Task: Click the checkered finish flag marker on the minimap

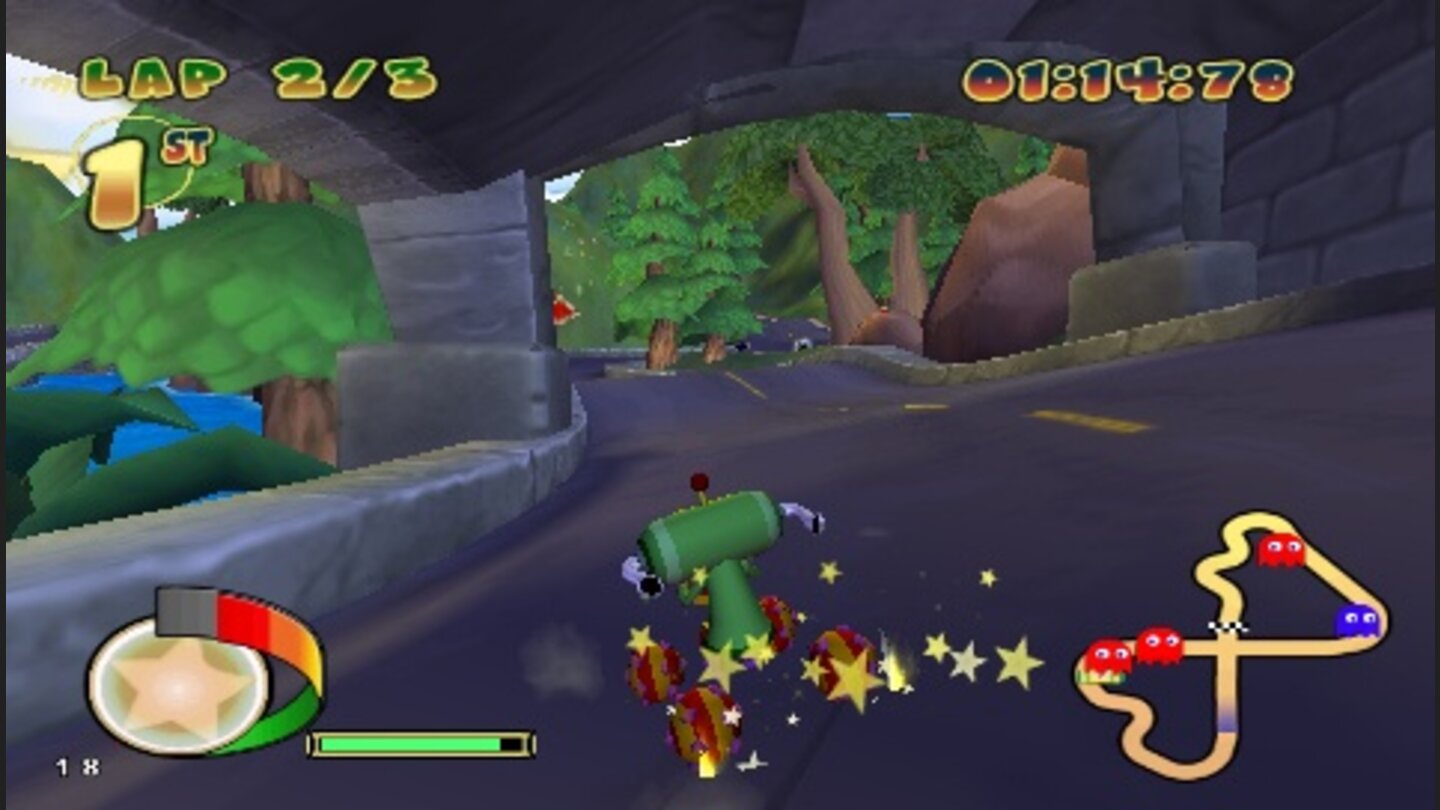Action: click(x=1229, y=626)
